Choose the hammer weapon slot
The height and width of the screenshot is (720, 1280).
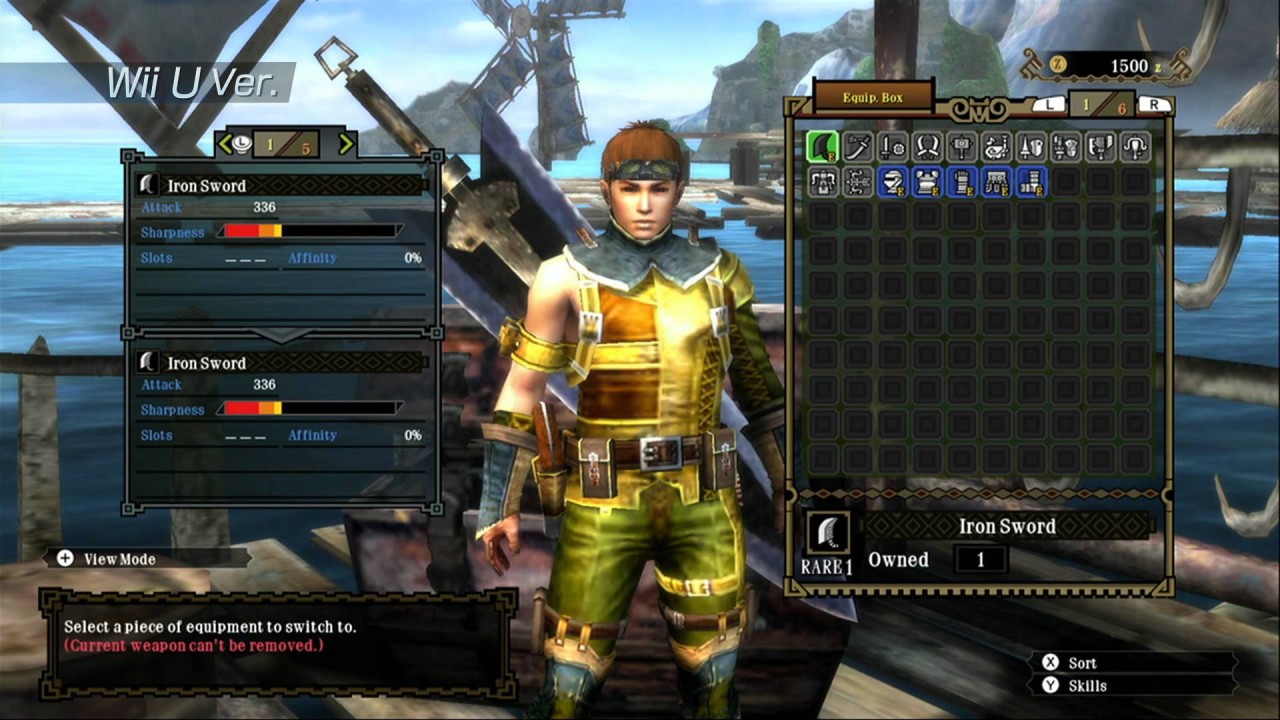click(x=962, y=147)
